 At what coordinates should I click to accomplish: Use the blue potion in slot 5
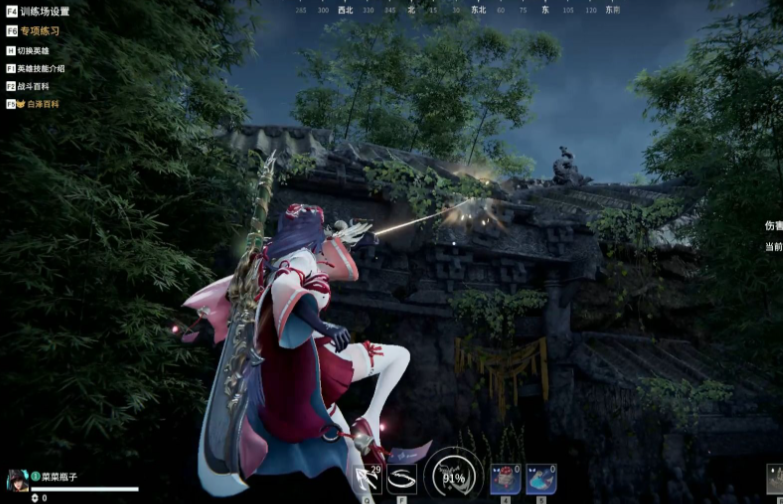tap(541, 479)
